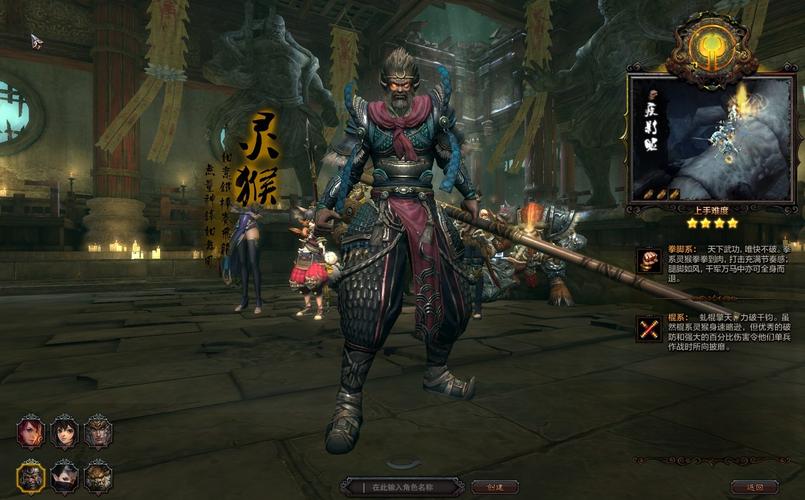This screenshot has width=805, height=500.
Task: Create the character with 创建 button
Action: coord(495,487)
